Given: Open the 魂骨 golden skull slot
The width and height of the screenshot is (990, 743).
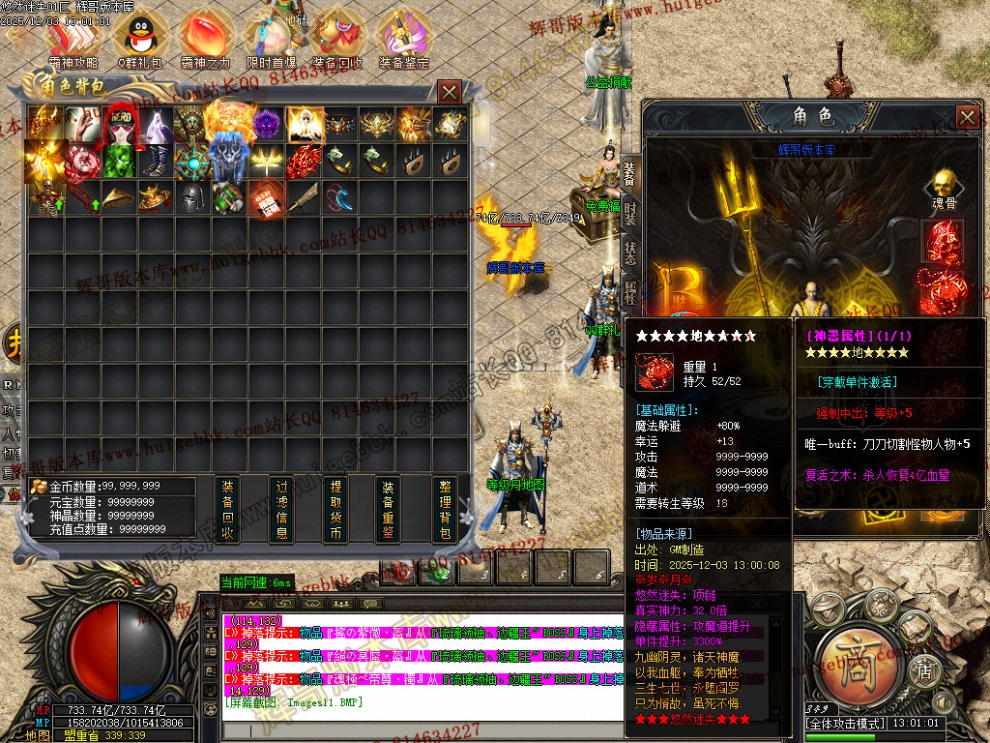Looking at the screenshot, I should 940,185.
